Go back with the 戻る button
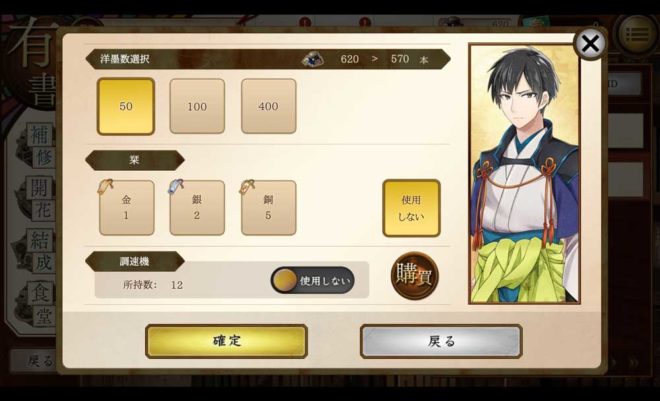This screenshot has height=401, width=660. (441, 341)
